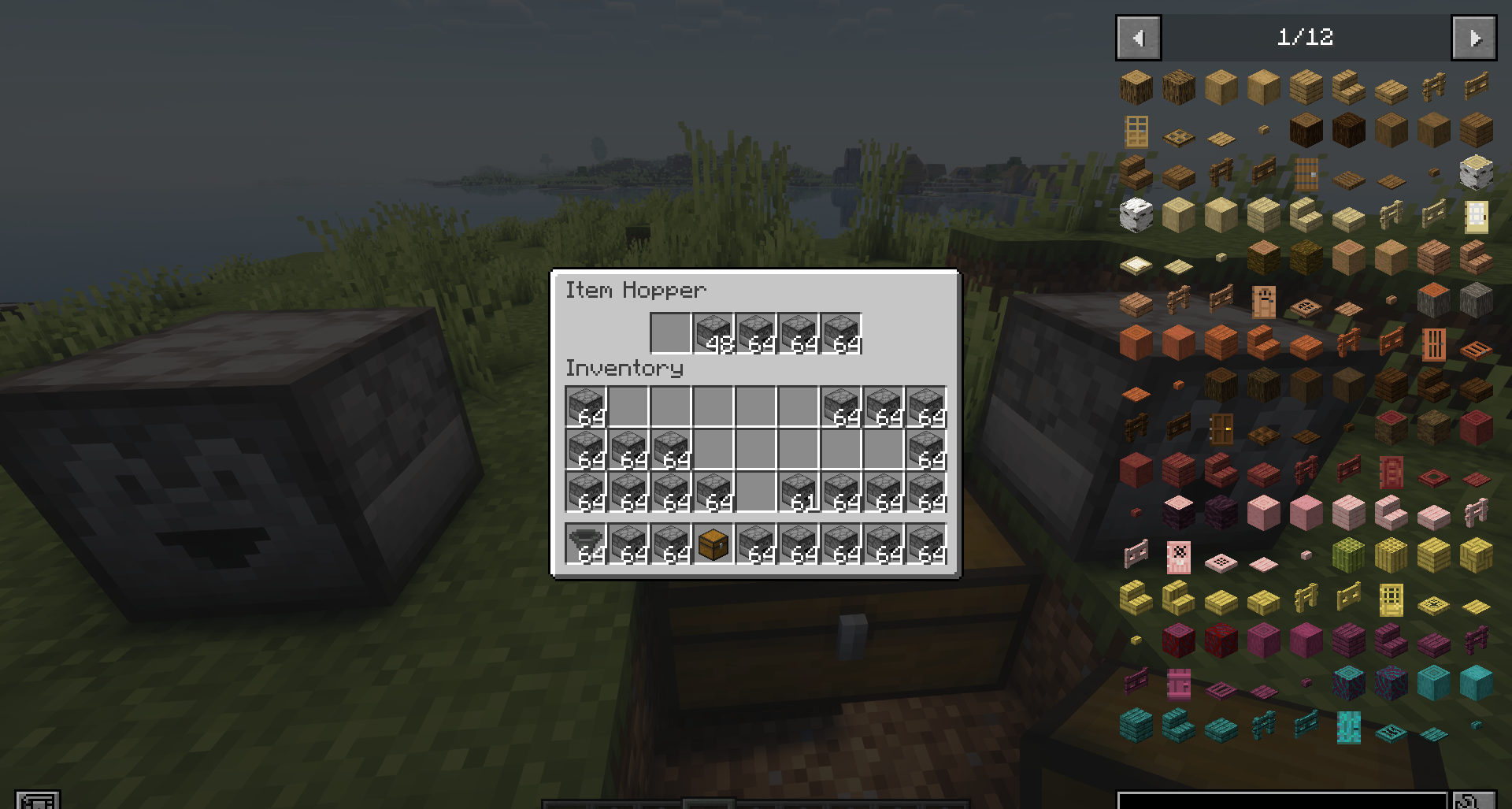Screen dimensions: 1512x809
Task: Go to the next item list page
Action: click(x=1473, y=38)
